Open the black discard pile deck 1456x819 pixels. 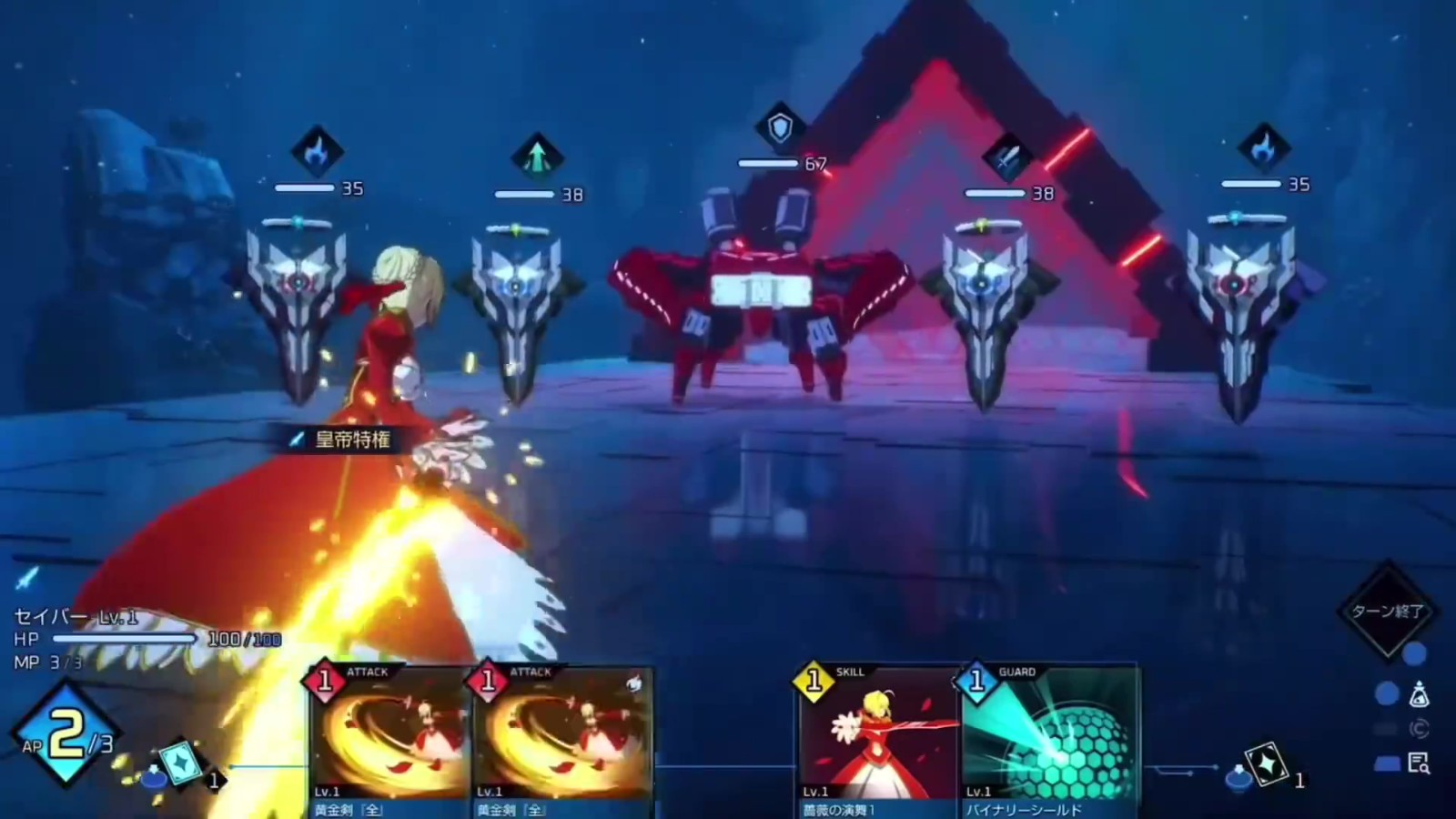(1266, 764)
